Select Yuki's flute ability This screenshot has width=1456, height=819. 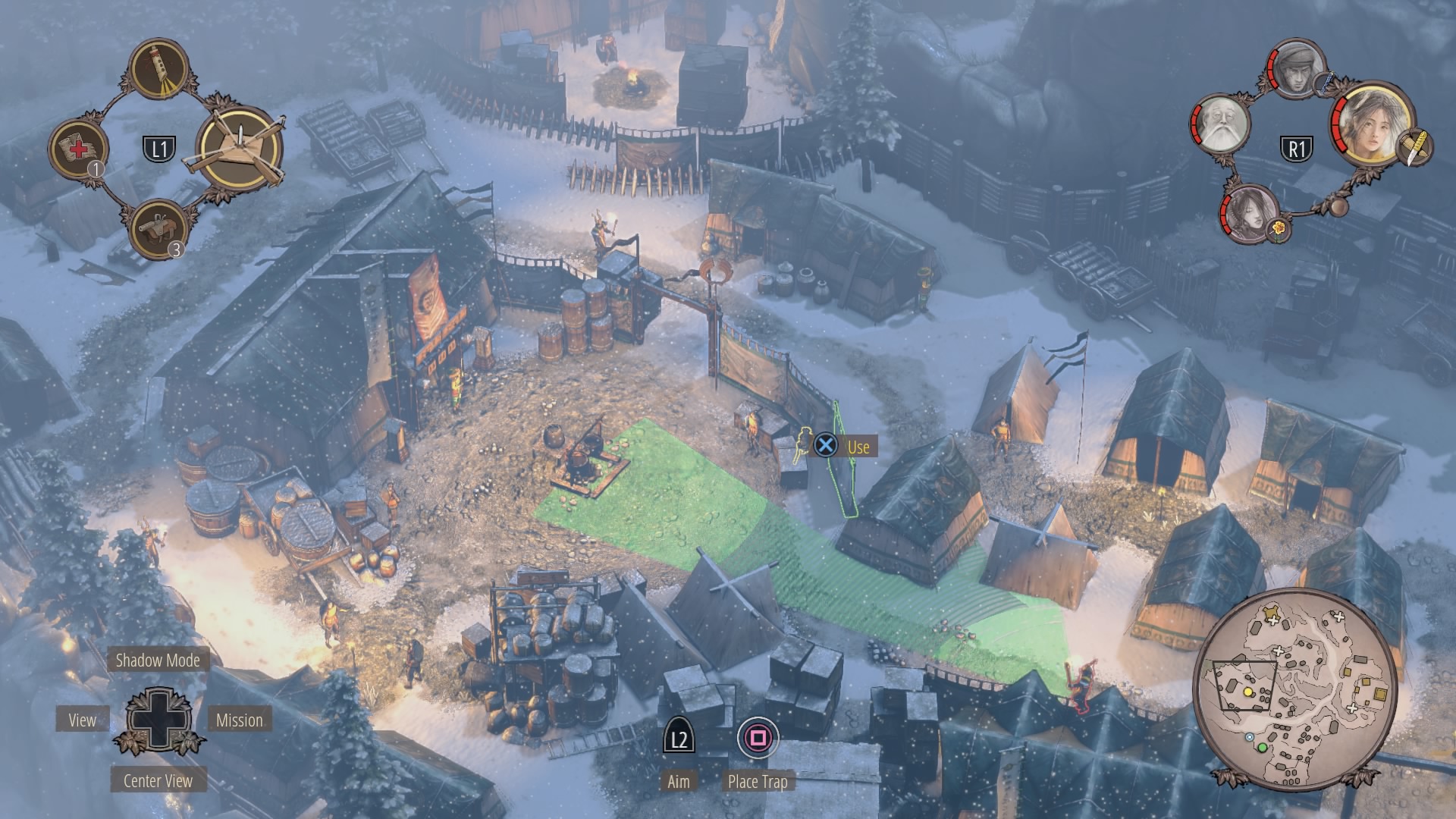tap(159, 70)
